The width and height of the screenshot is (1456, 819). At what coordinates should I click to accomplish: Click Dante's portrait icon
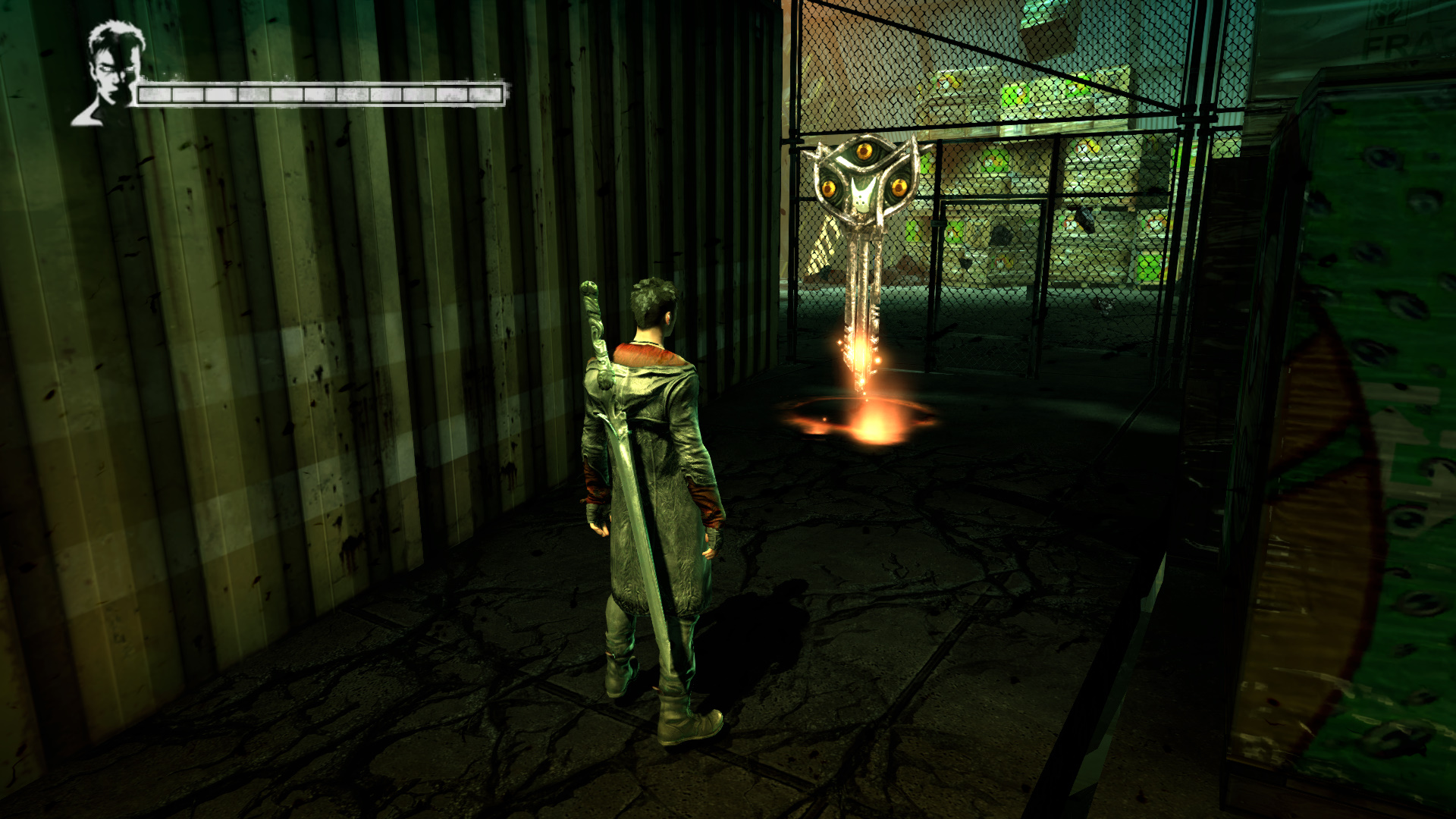[110, 74]
